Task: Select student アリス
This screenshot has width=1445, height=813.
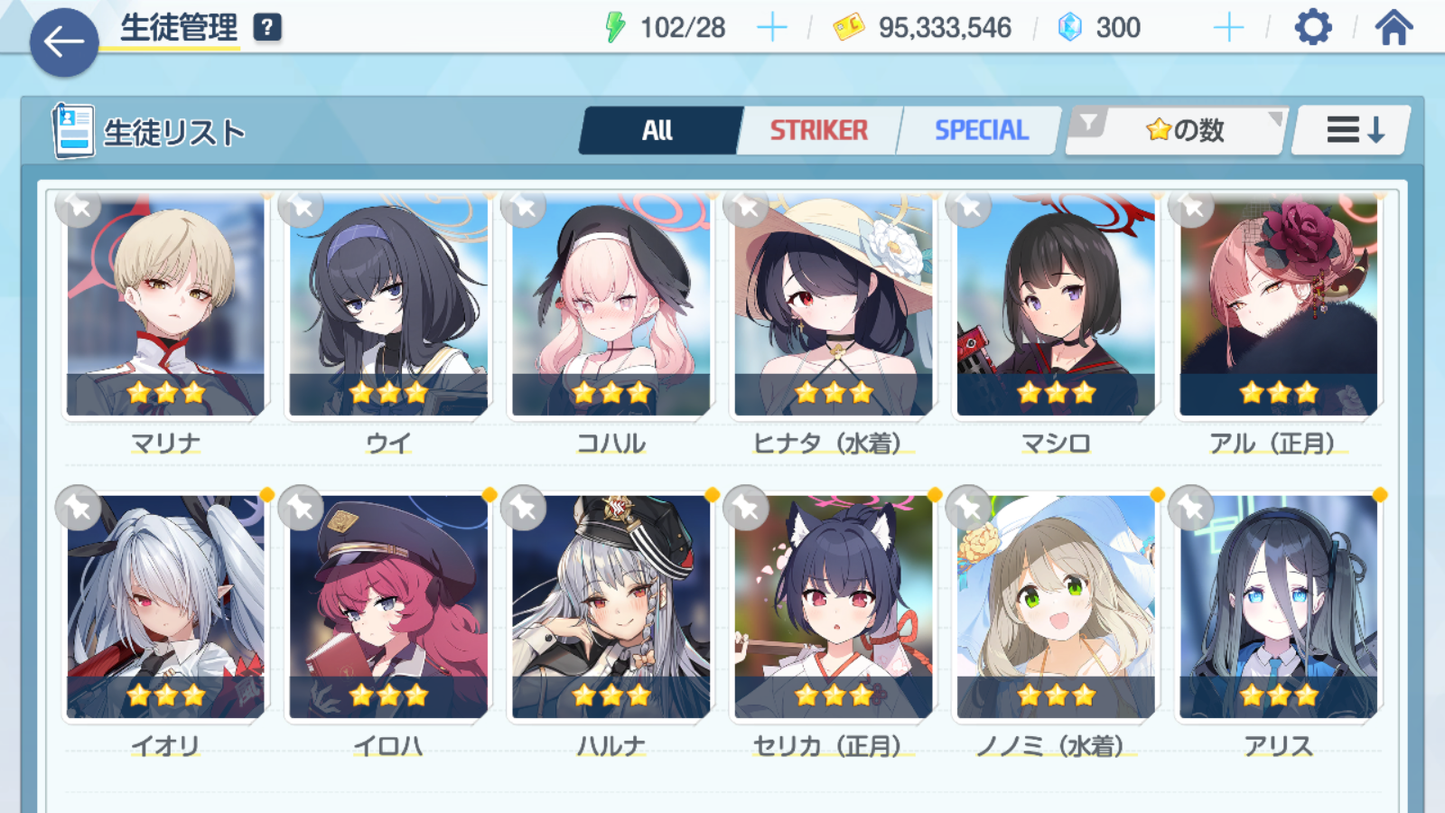Action: point(1278,607)
